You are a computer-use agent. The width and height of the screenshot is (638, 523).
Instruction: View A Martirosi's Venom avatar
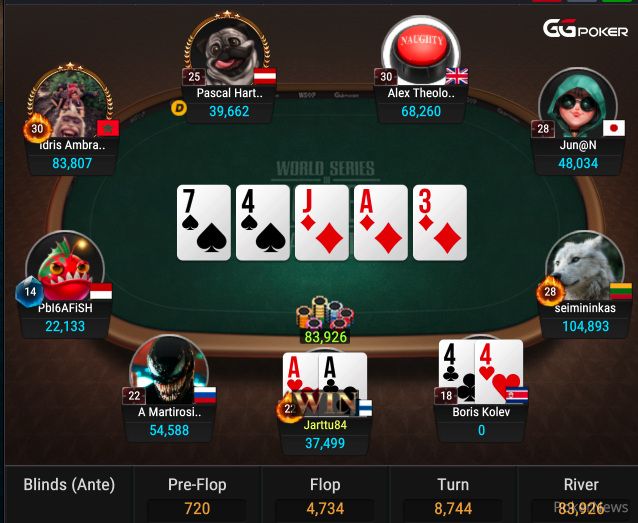[167, 370]
